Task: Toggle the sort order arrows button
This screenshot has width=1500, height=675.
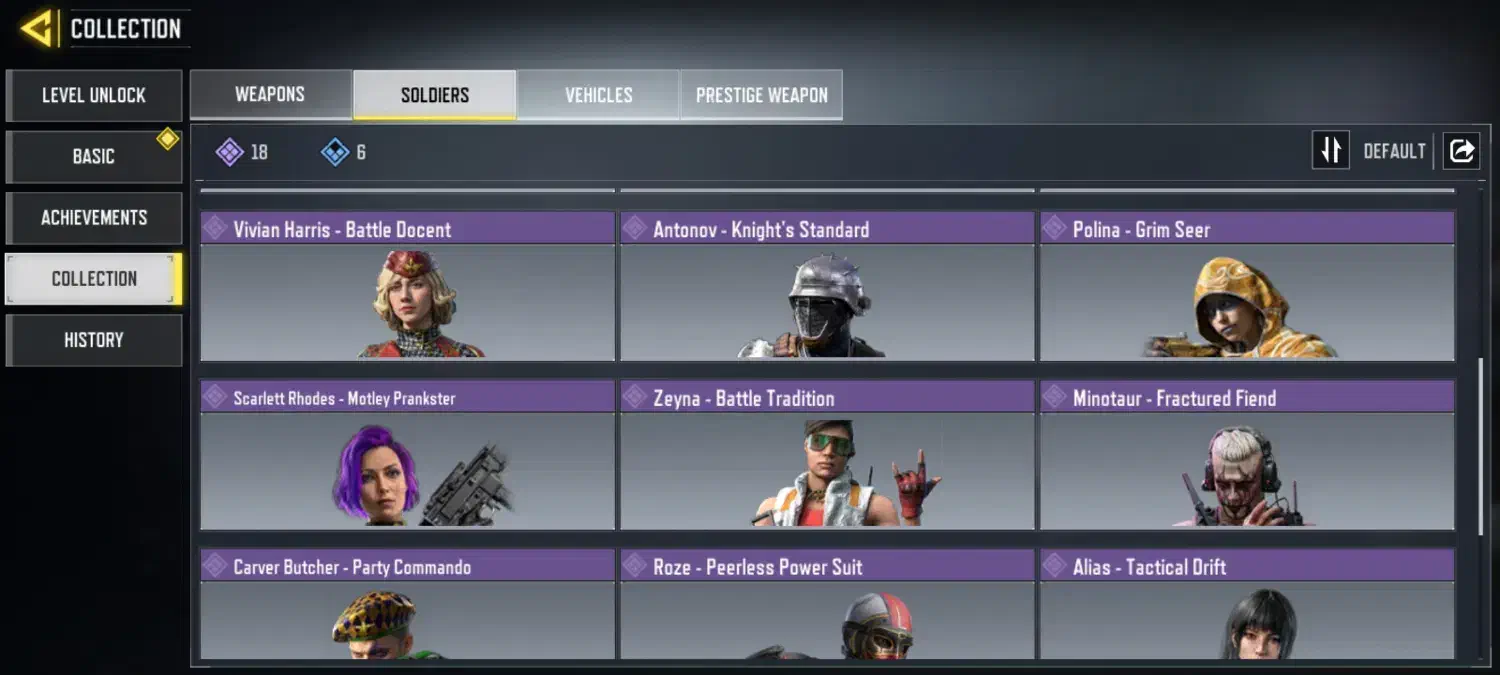Action: (1330, 151)
